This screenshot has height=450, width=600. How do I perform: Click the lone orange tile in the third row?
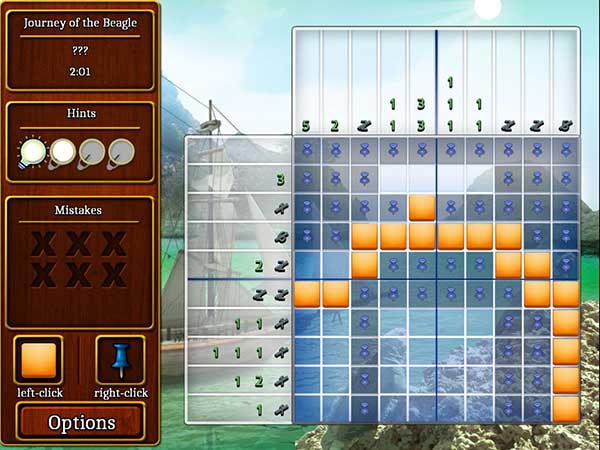click(x=422, y=208)
